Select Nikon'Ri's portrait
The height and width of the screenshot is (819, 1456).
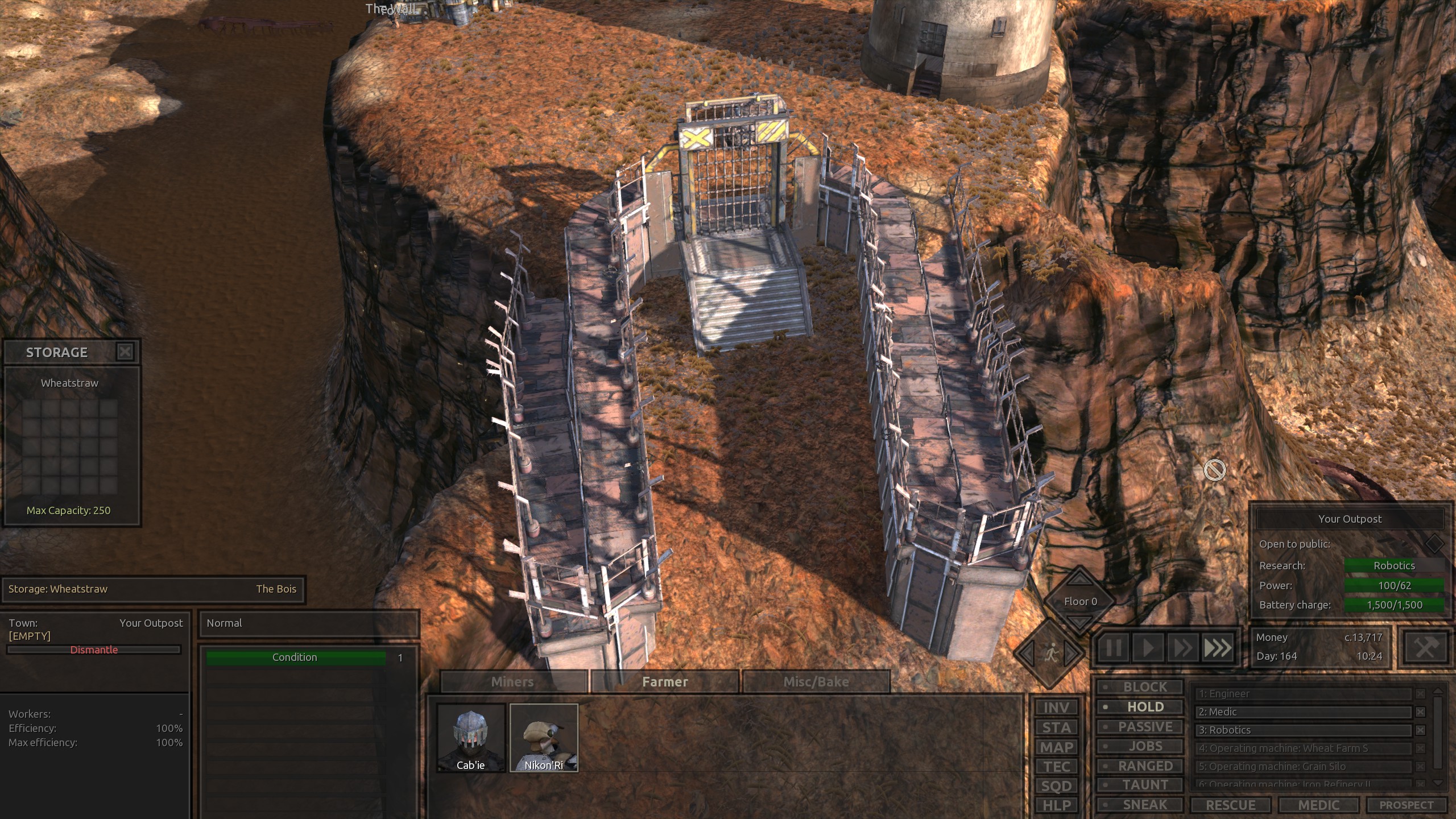(544, 738)
